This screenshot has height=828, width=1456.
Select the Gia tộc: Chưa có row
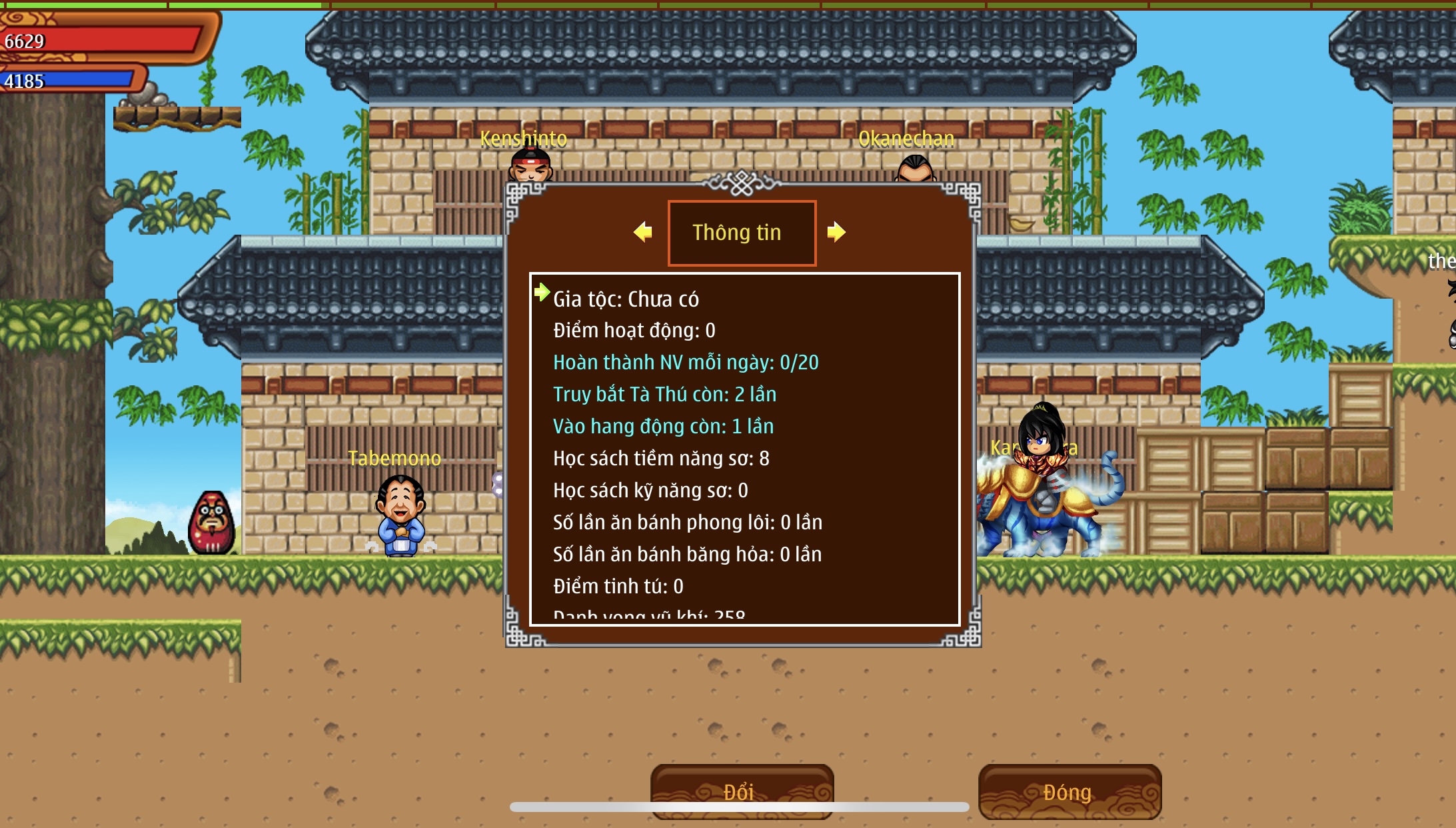coord(626,299)
